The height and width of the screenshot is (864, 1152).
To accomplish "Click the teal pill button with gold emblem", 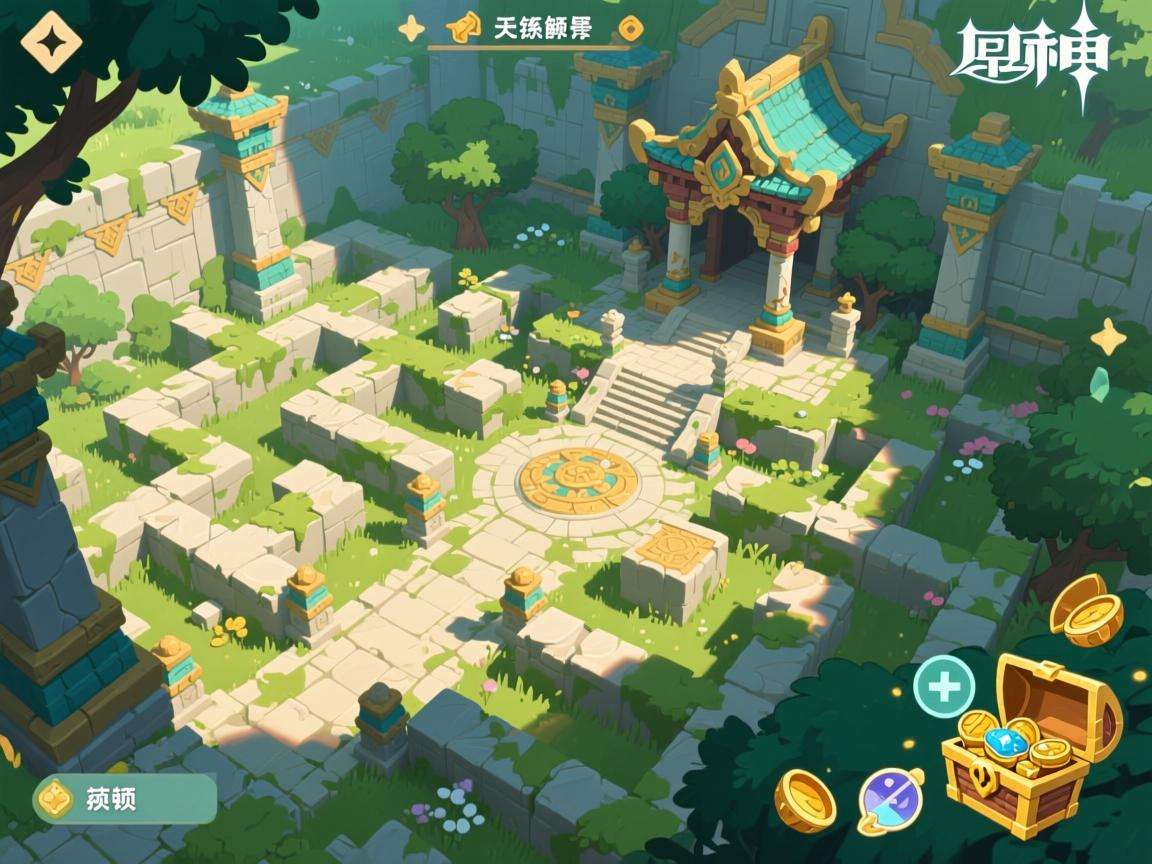I will tap(125, 798).
